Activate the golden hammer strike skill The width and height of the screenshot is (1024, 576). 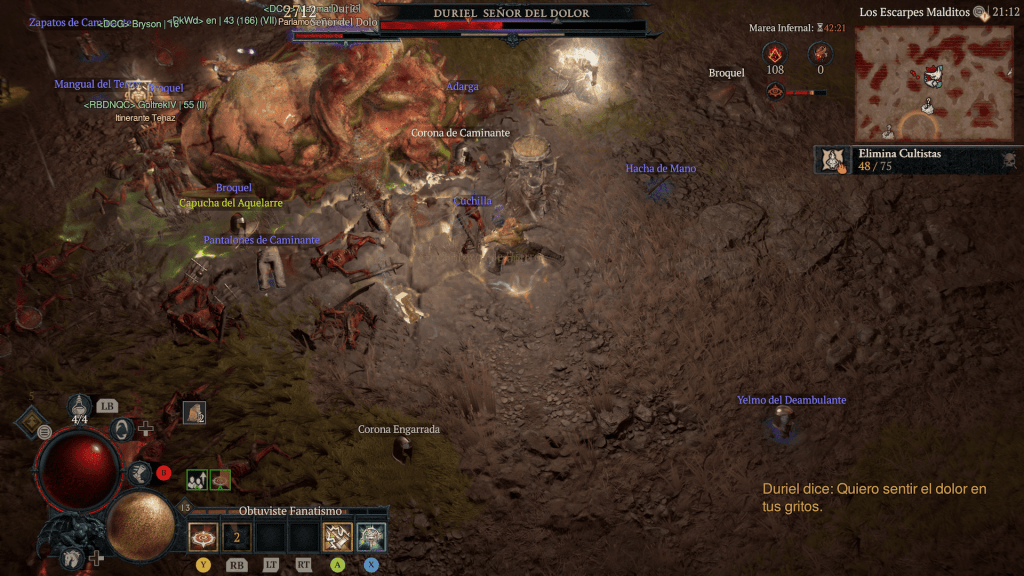(x=337, y=537)
